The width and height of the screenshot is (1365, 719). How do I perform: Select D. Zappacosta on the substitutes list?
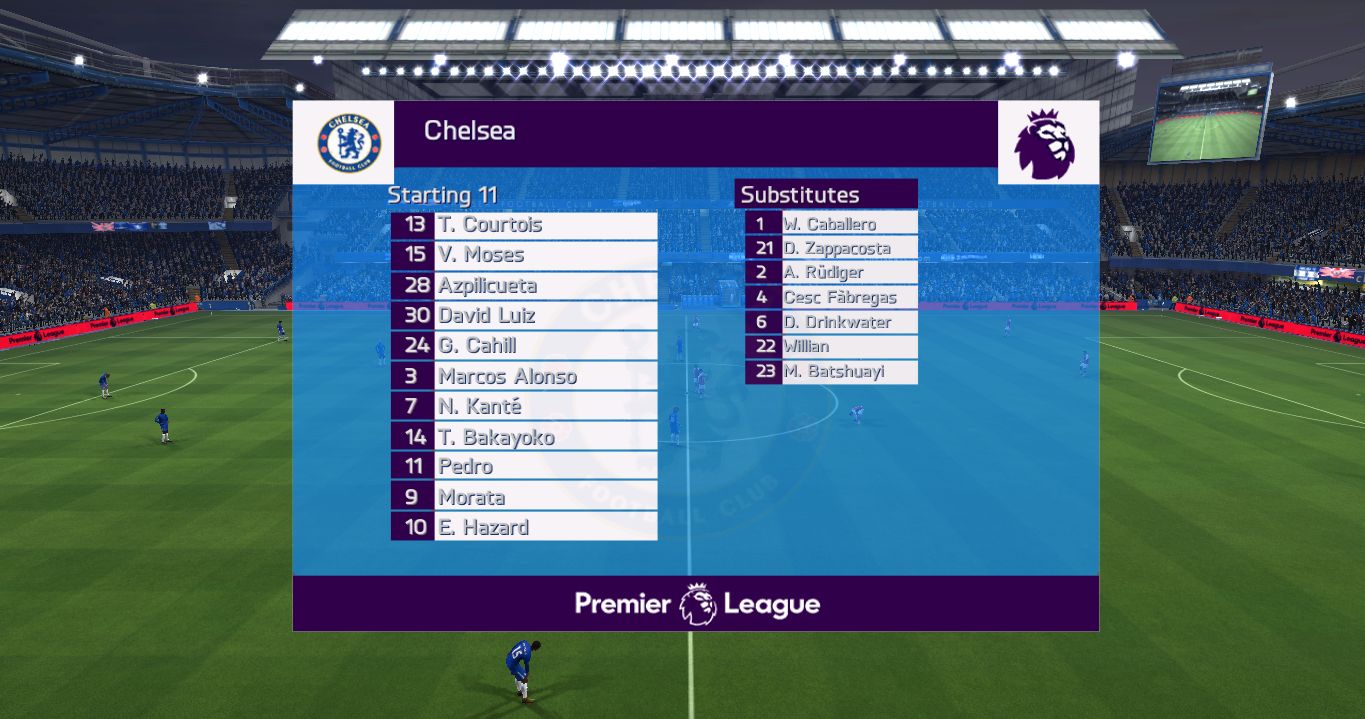(831, 248)
